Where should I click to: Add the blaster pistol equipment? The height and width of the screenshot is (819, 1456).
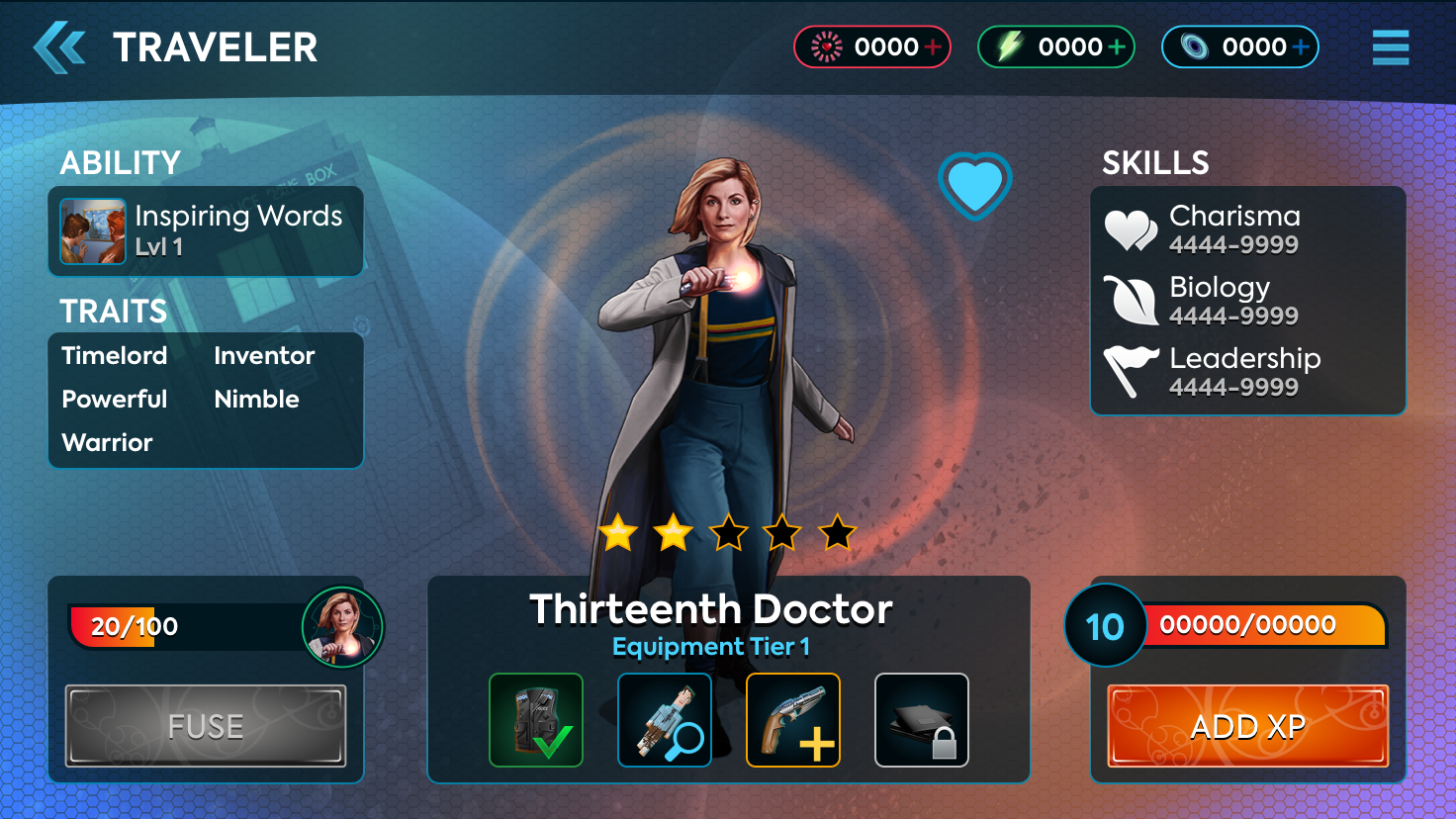coord(793,720)
